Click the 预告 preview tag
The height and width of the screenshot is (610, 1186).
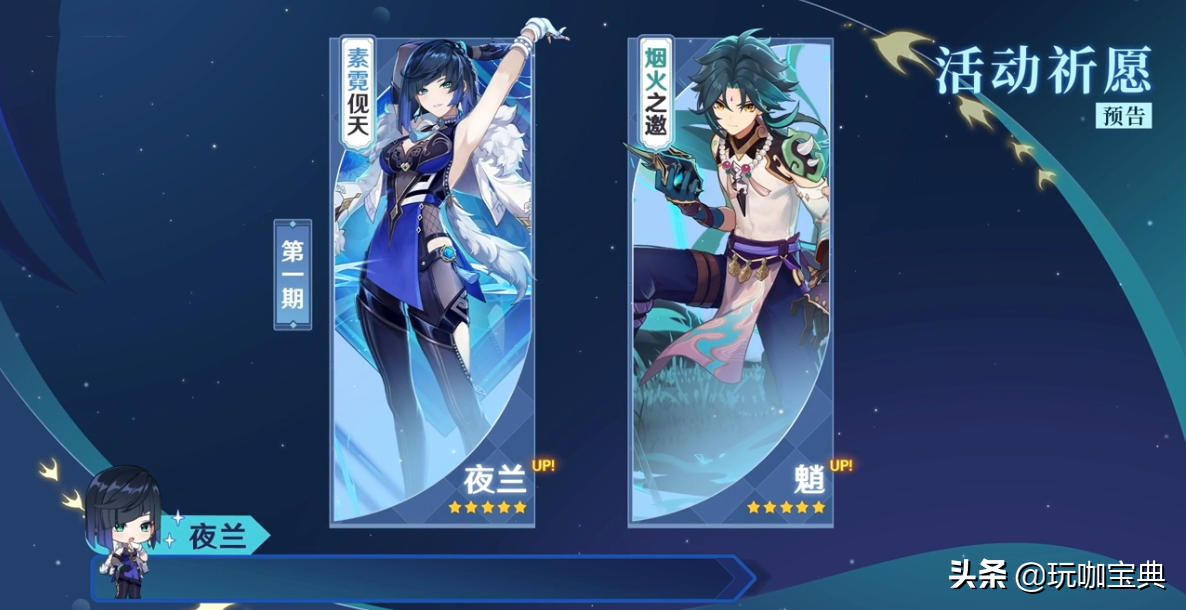1123,115
